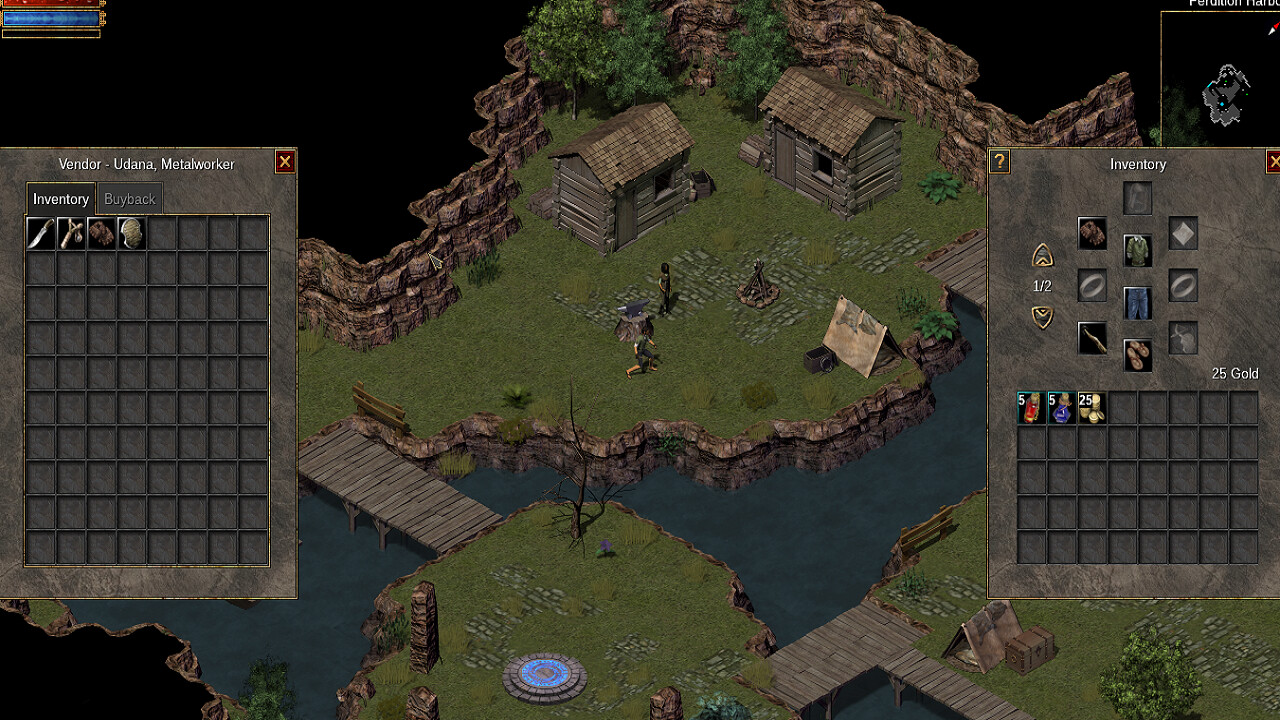Click the slingshot in the vendor's stock
The width and height of the screenshot is (1280, 720).
(71, 233)
